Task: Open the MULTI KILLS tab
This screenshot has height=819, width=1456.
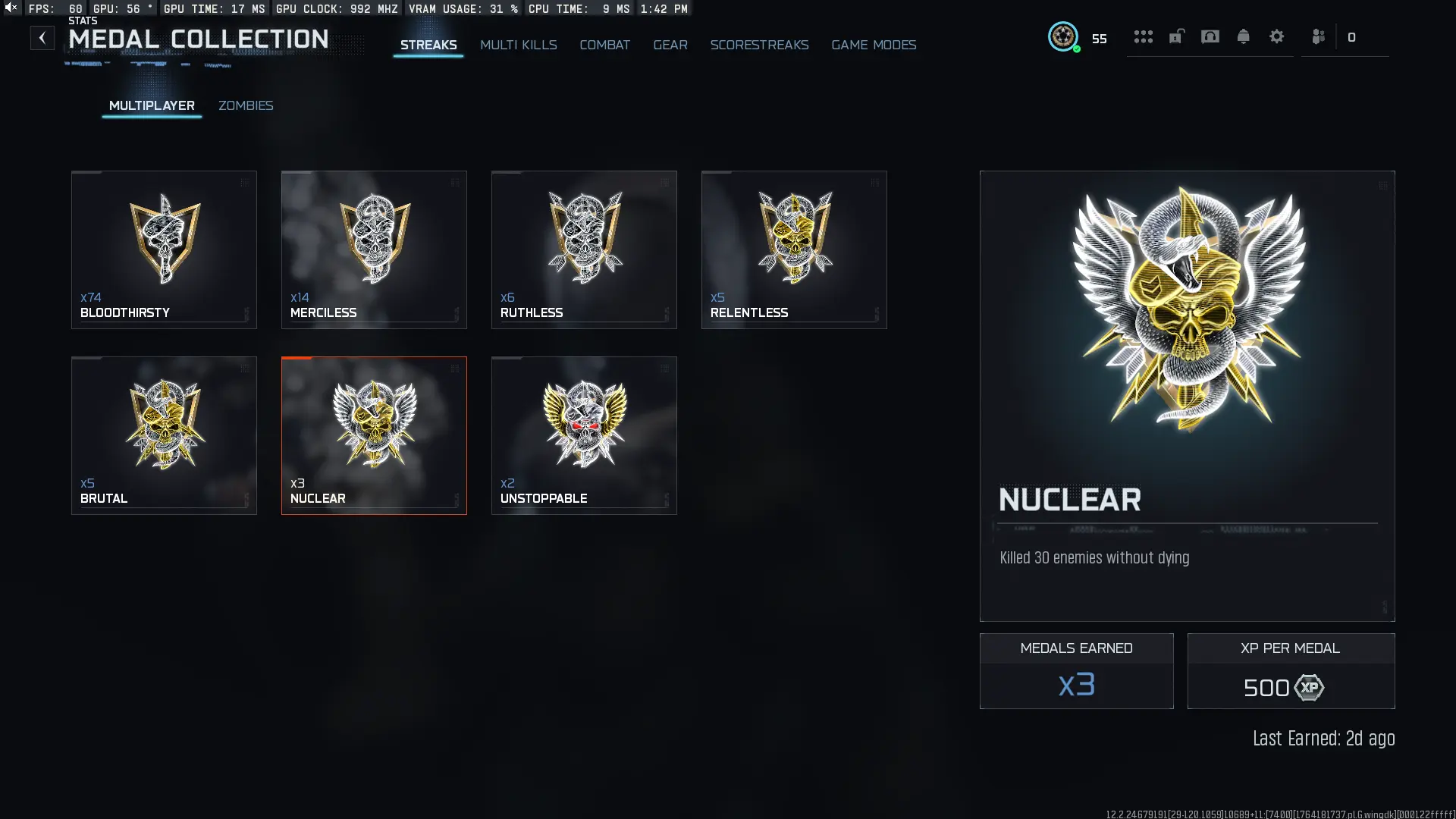Action: (x=518, y=45)
